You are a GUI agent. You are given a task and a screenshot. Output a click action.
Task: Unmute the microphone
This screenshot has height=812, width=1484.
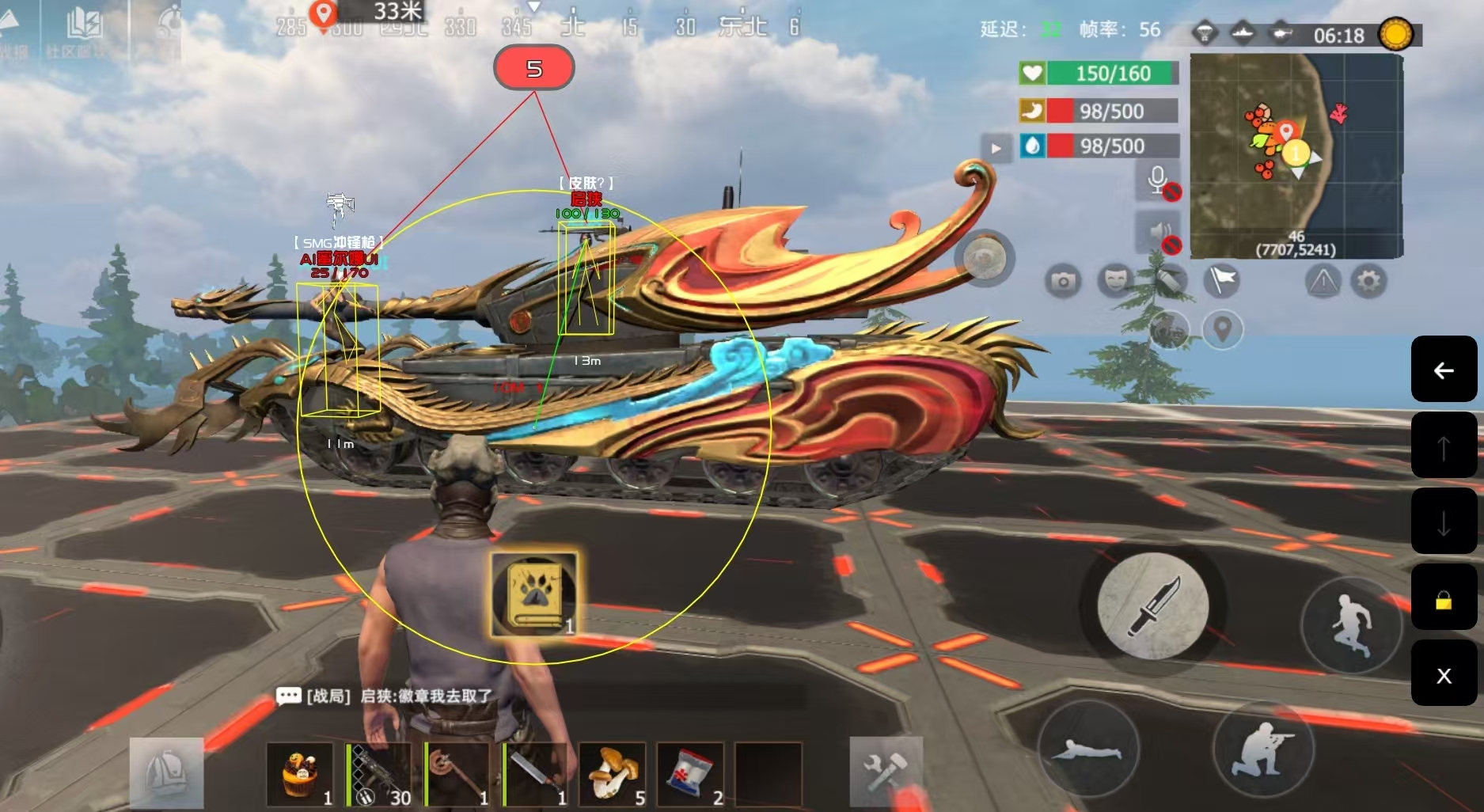point(1157,180)
